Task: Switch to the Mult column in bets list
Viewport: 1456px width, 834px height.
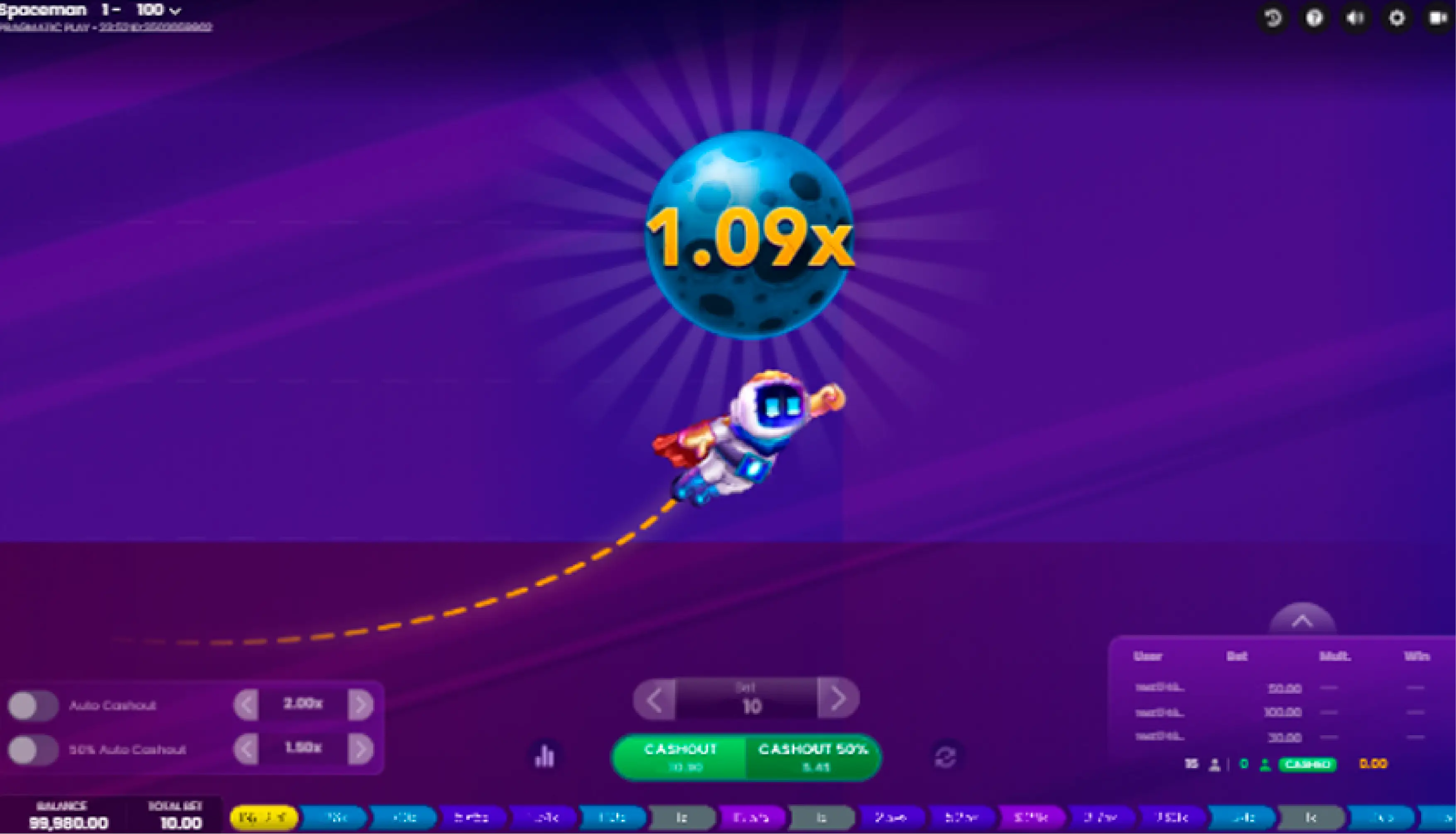Action: click(1335, 656)
